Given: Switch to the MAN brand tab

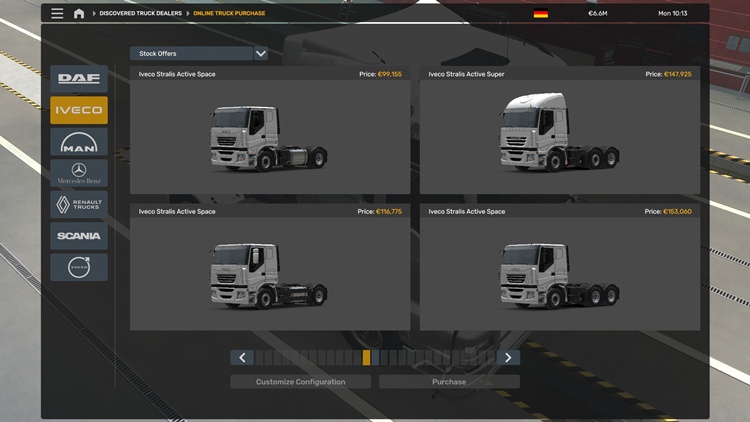Looking at the screenshot, I should coord(79,142).
